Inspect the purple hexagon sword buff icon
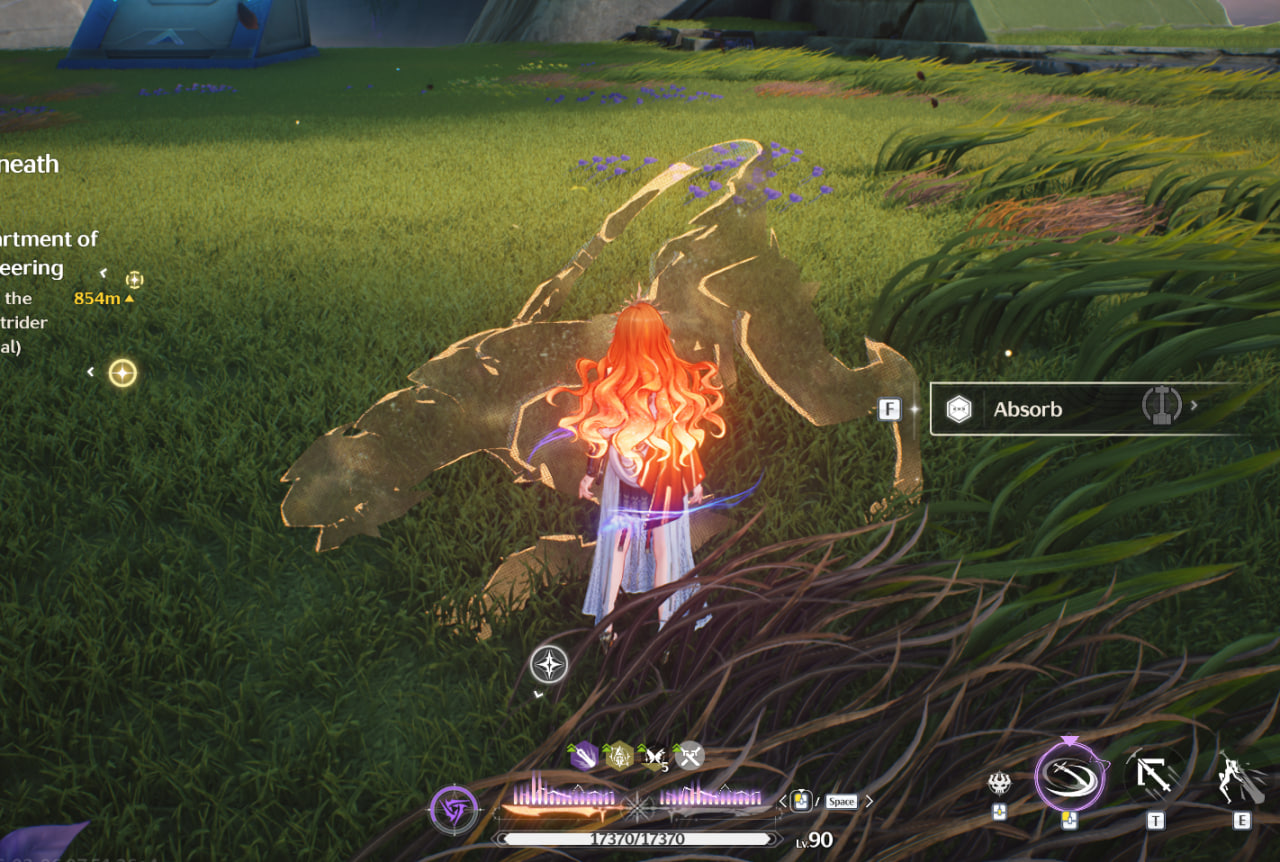This screenshot has height=862, width=1280. (x=583, y=756)
